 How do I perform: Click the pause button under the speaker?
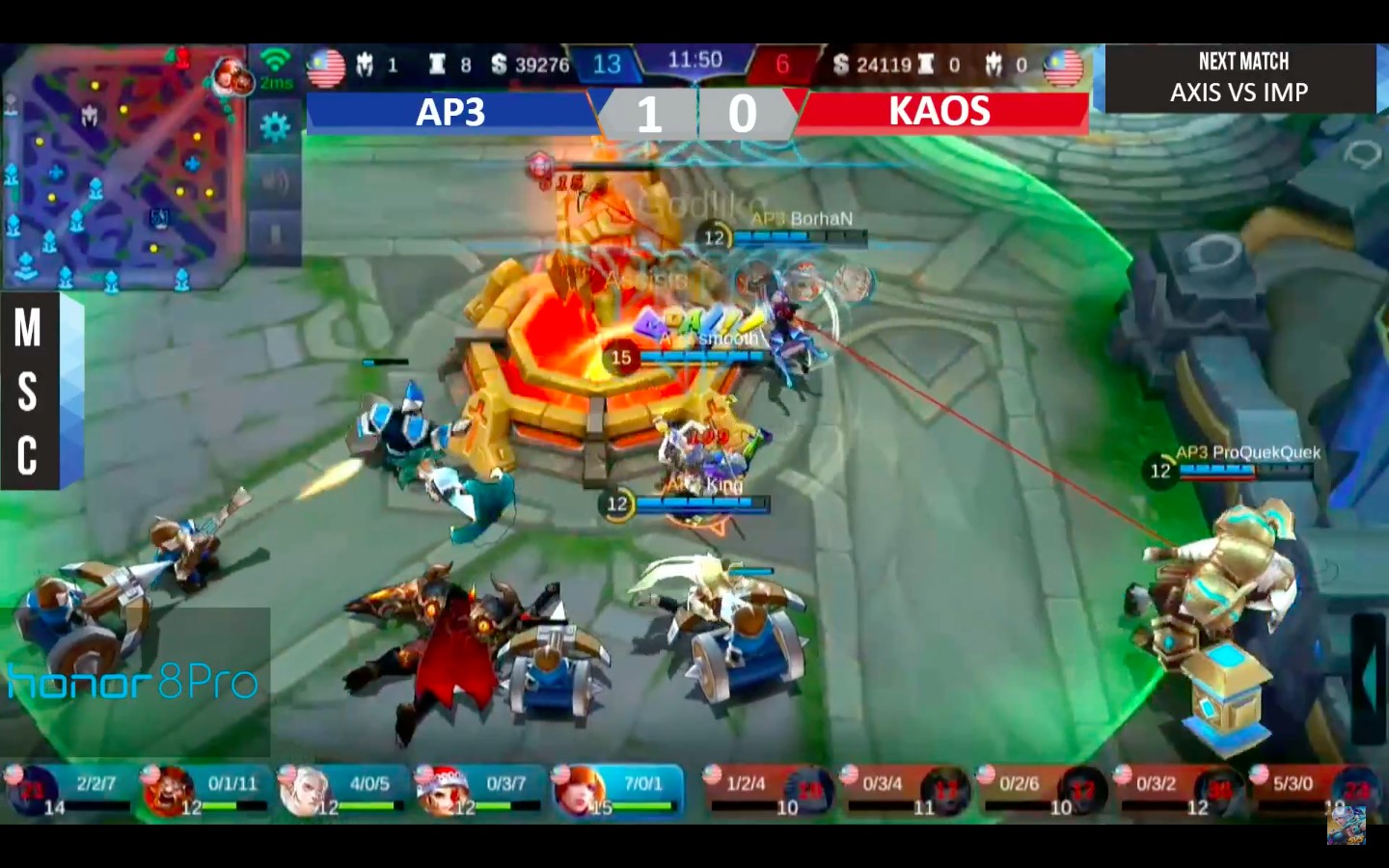coord(275,234)
